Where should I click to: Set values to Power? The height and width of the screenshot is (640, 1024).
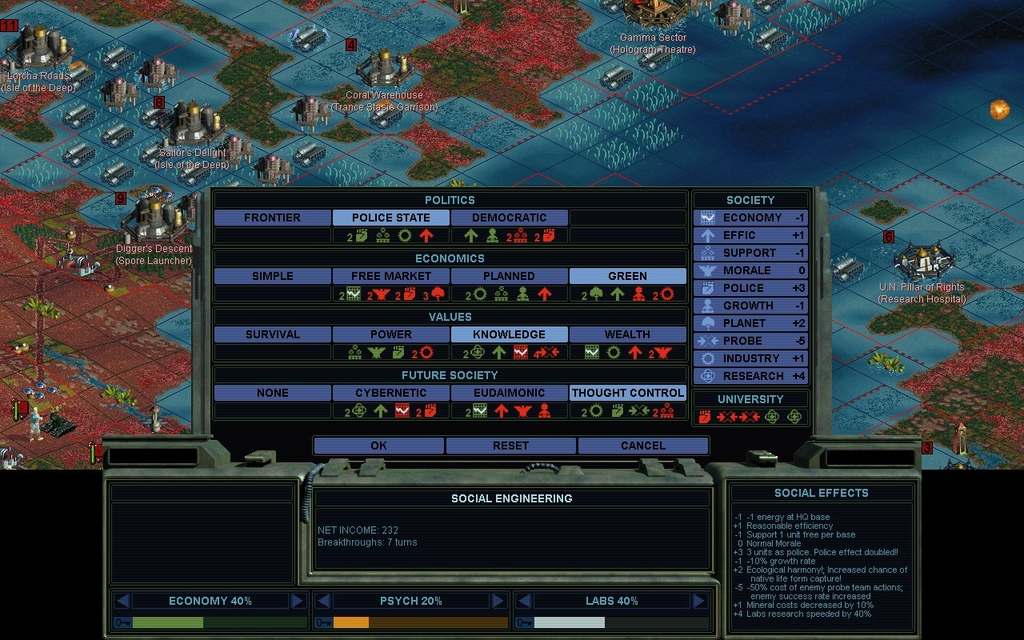coord(391,334)
